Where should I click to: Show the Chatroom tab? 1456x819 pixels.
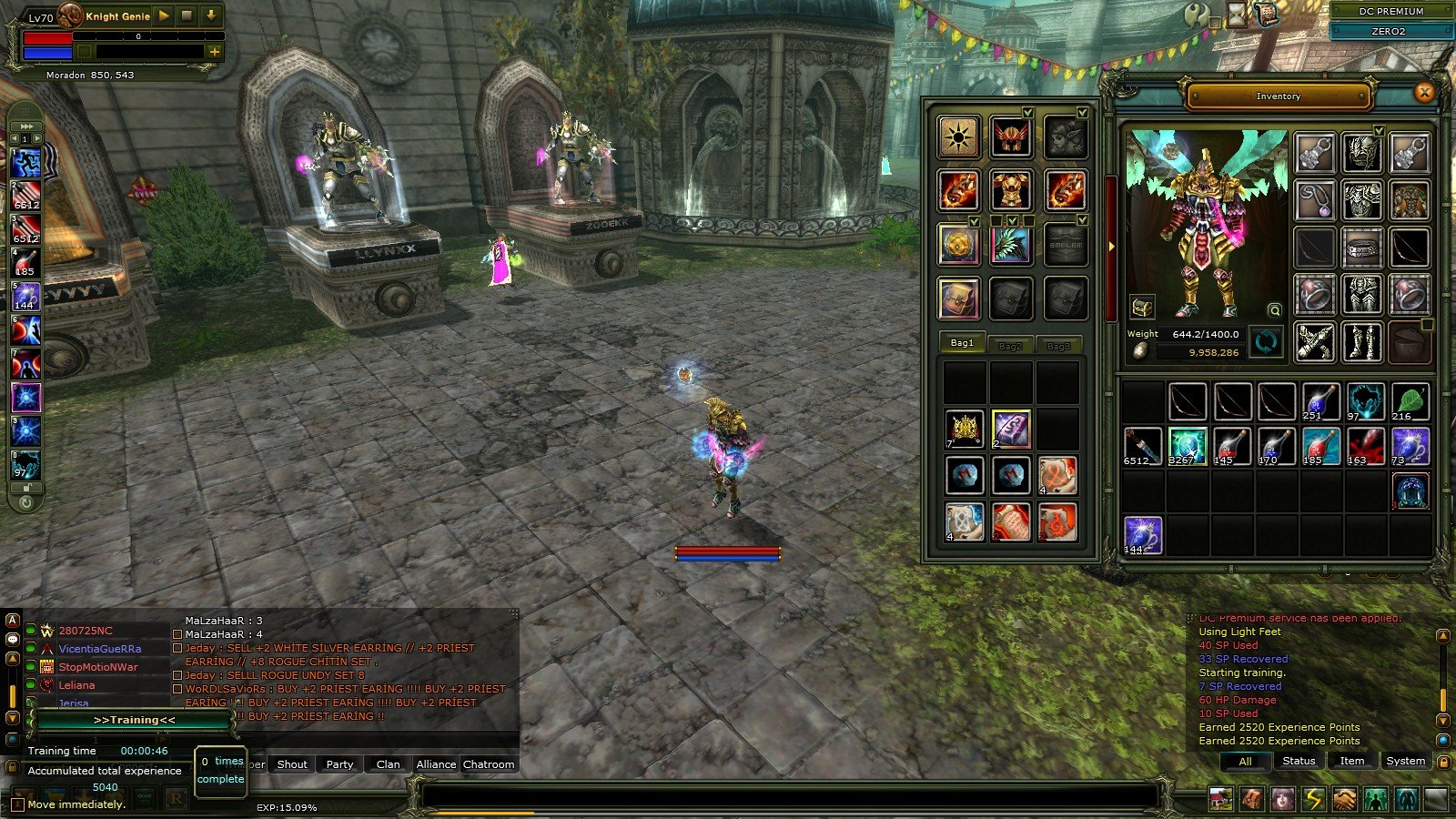pyautogui.click(x=489, y=764)
